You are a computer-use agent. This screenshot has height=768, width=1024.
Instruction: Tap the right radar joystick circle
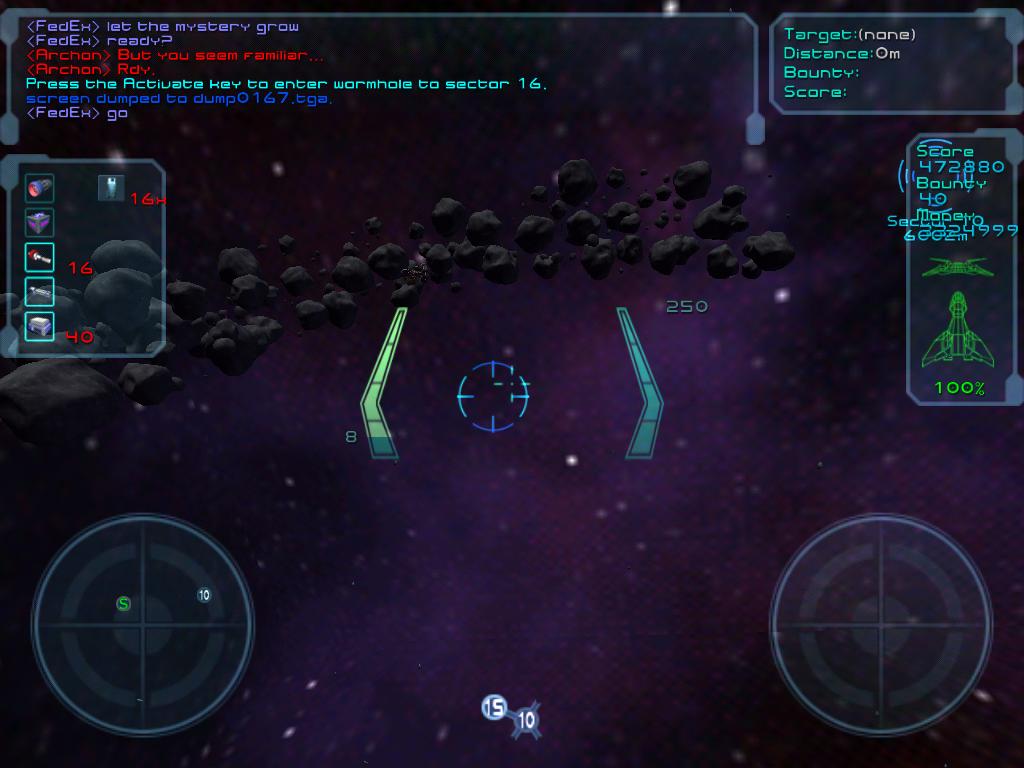coord(881,625)
